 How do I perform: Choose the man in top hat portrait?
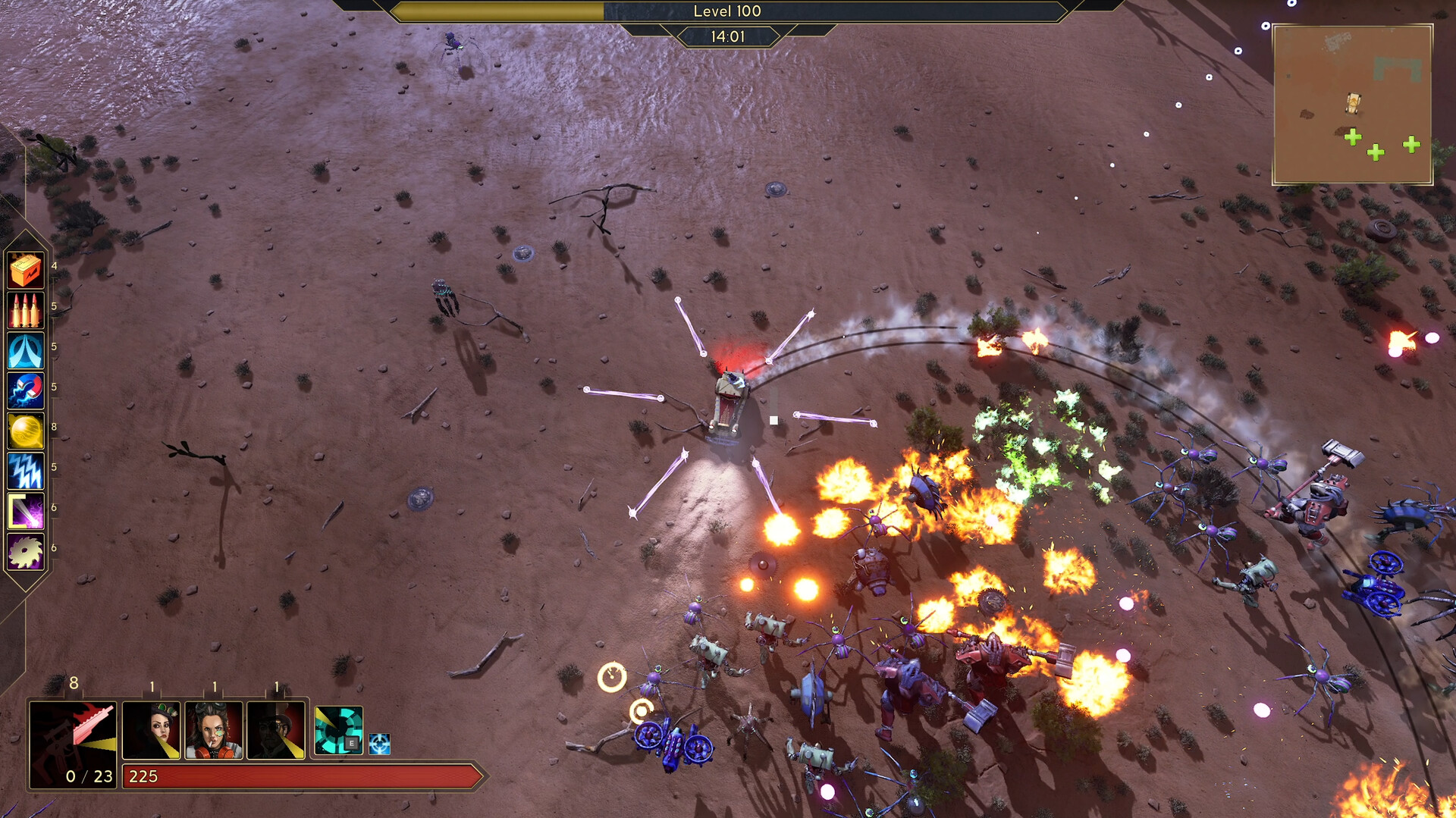click(x=276, y=730)
